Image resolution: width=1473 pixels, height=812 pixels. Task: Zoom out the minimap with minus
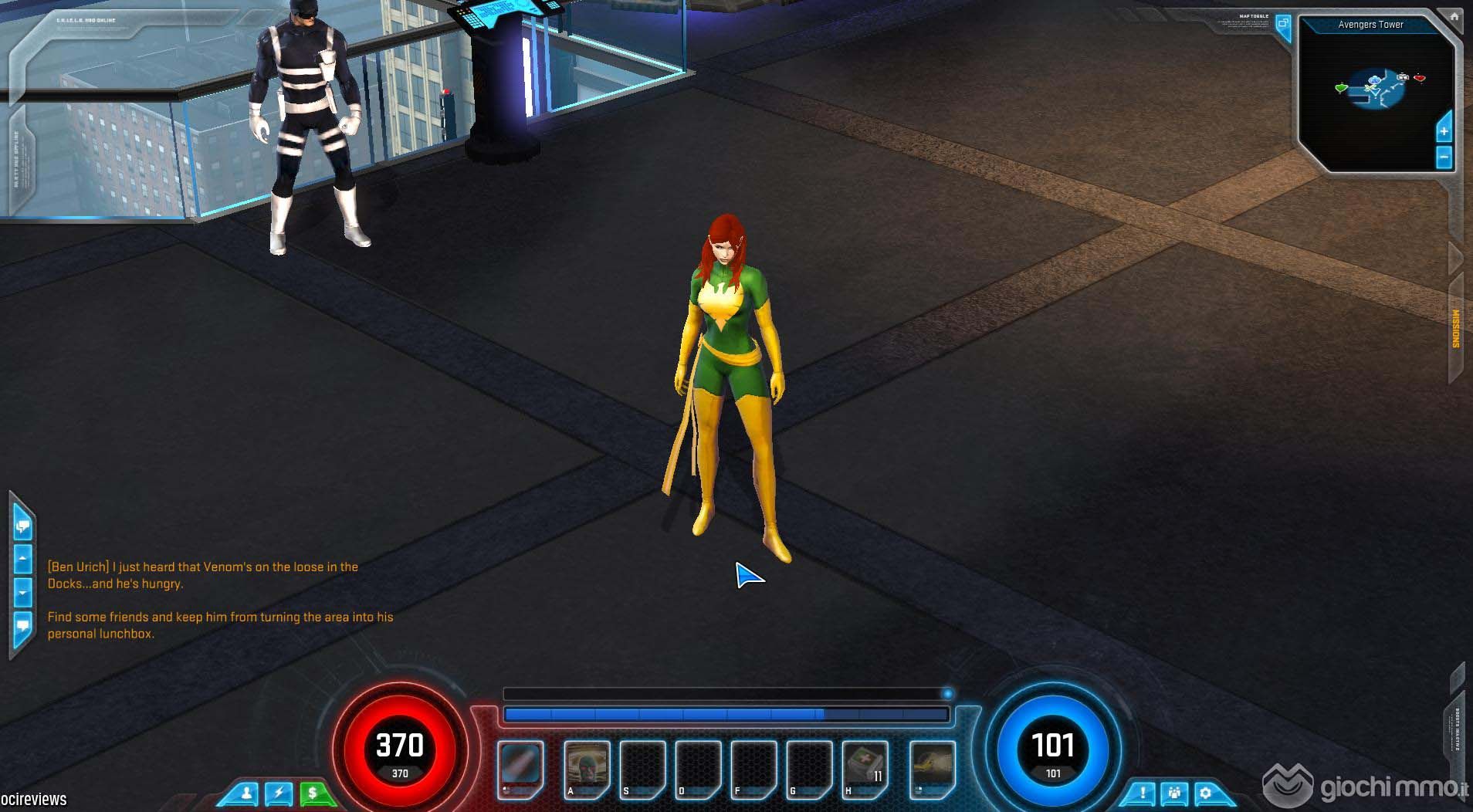point(1444,157)
